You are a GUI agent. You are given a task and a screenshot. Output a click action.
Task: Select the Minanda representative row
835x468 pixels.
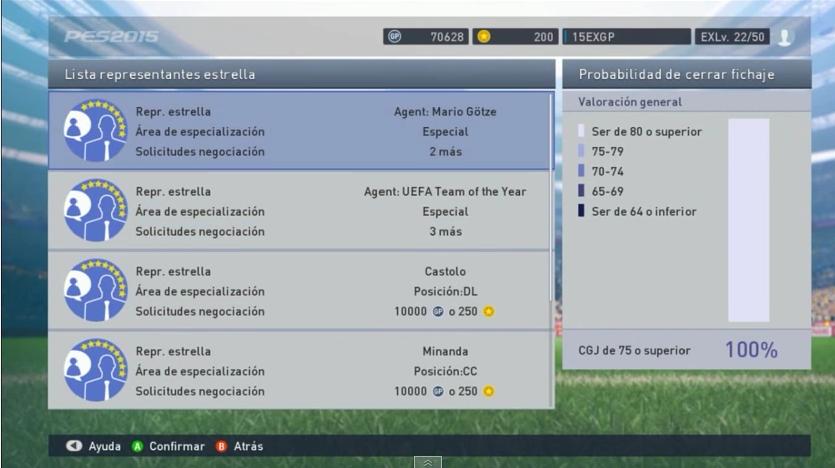[x=300, y=371]
